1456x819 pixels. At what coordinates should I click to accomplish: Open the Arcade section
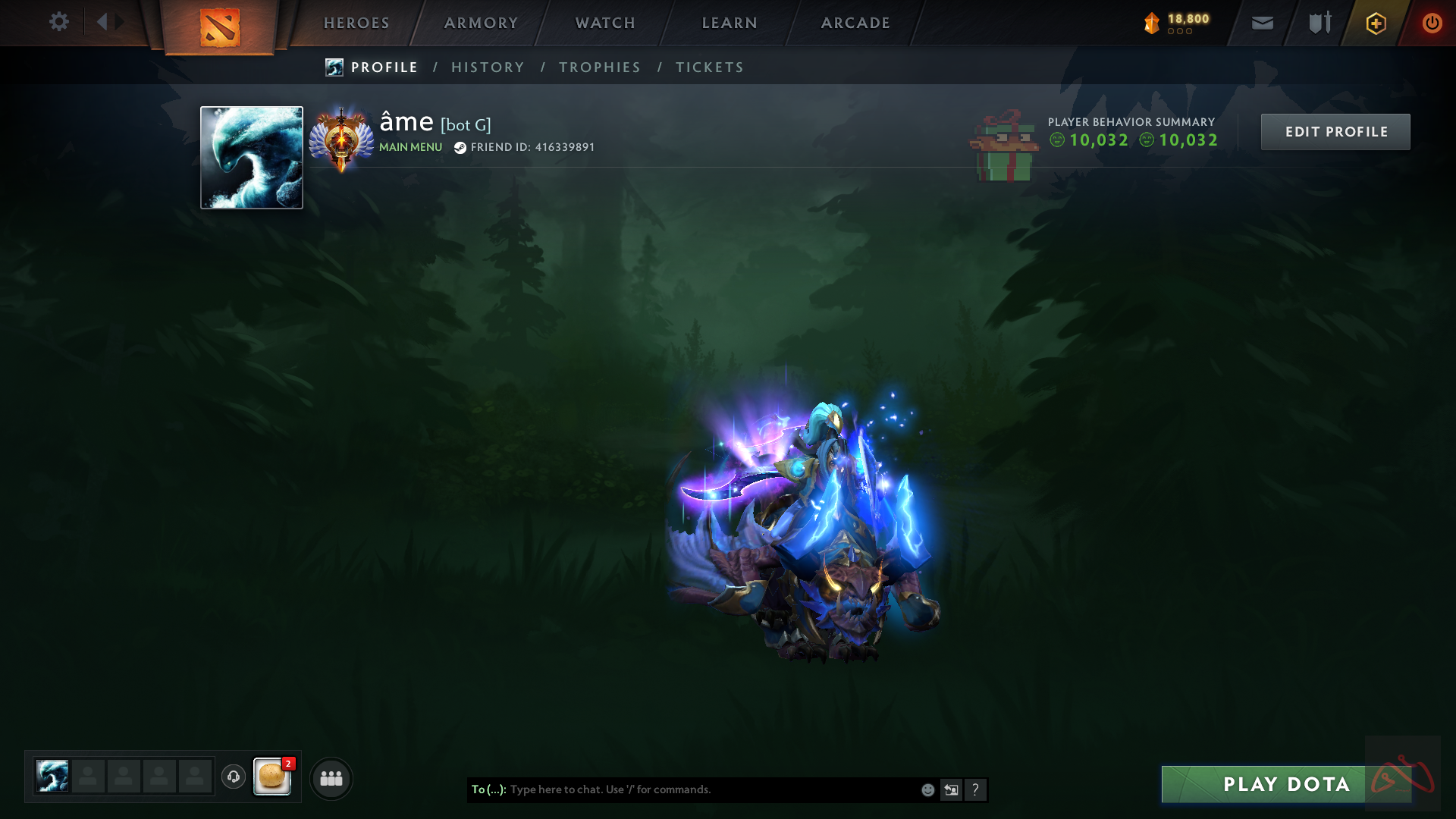pos(855,23)
